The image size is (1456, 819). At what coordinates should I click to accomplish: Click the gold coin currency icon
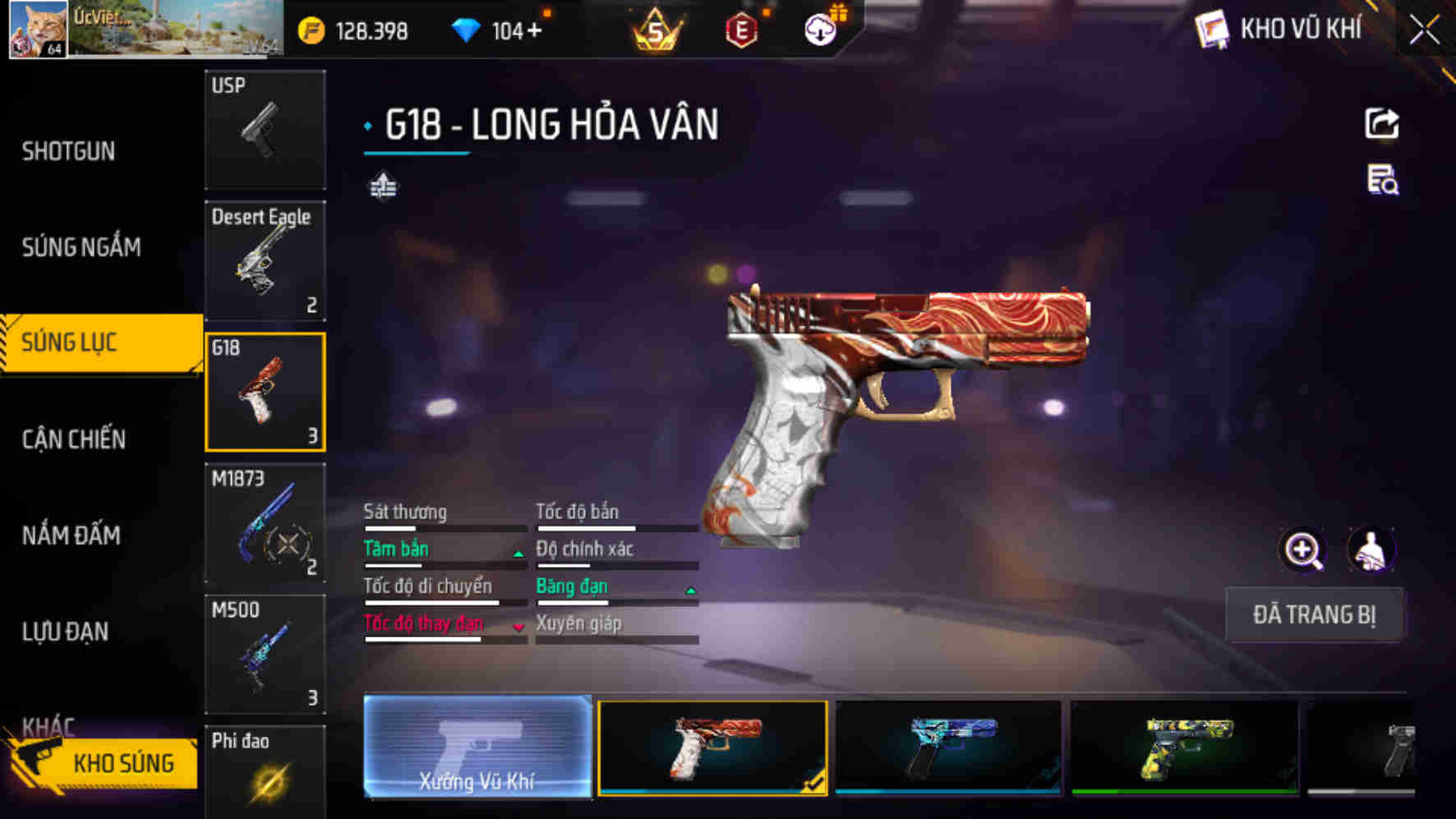311,31
